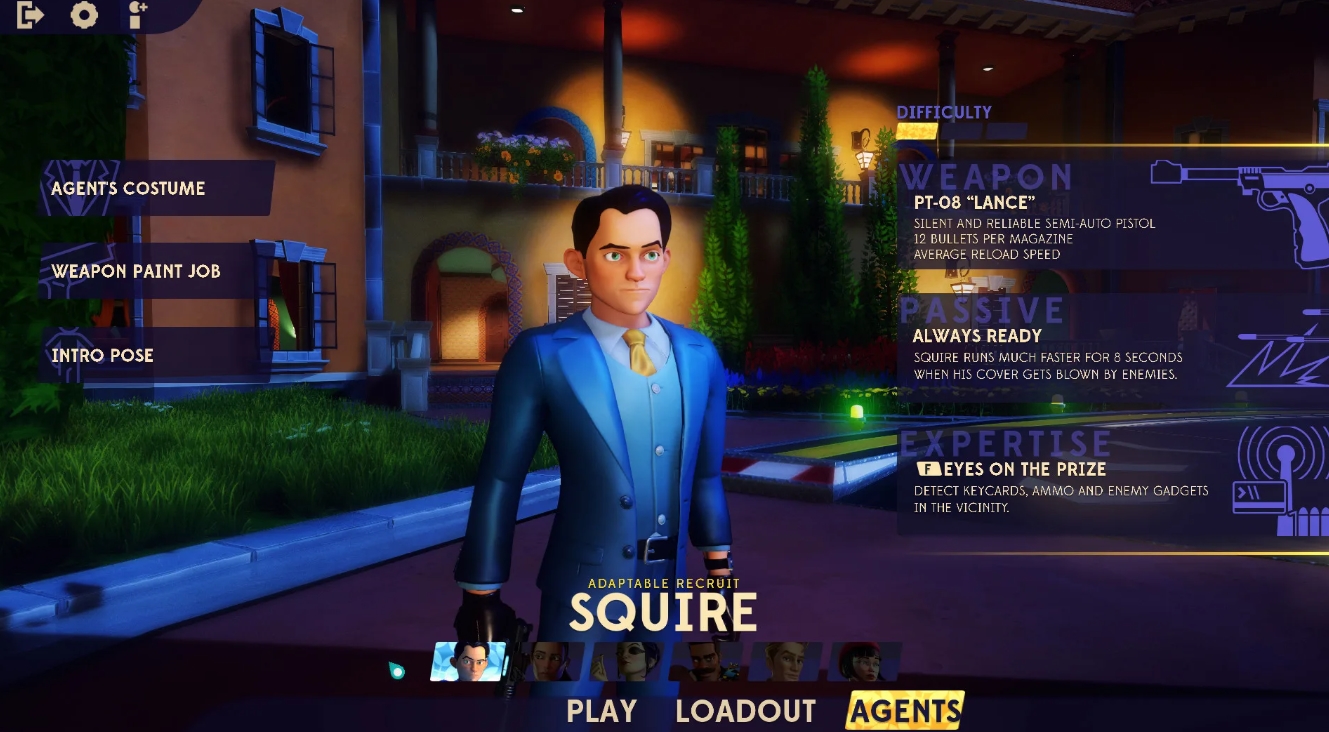Open the settings gear icon

click(x=84, y=15)
